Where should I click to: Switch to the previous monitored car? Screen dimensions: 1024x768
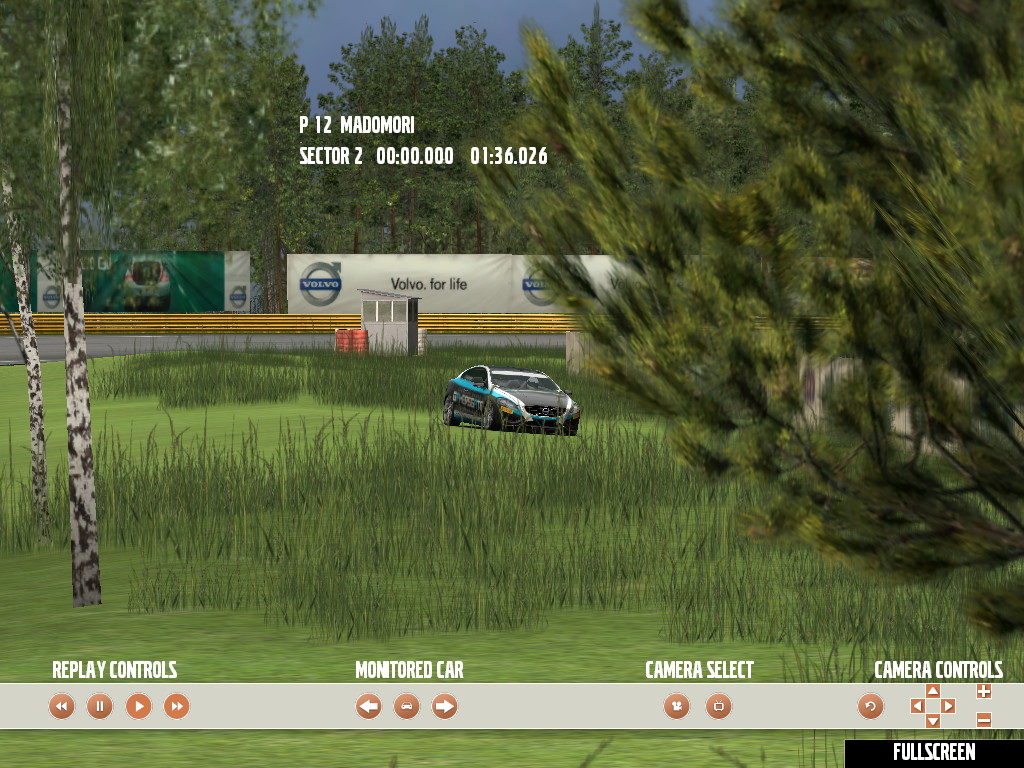tap(369, 707)
